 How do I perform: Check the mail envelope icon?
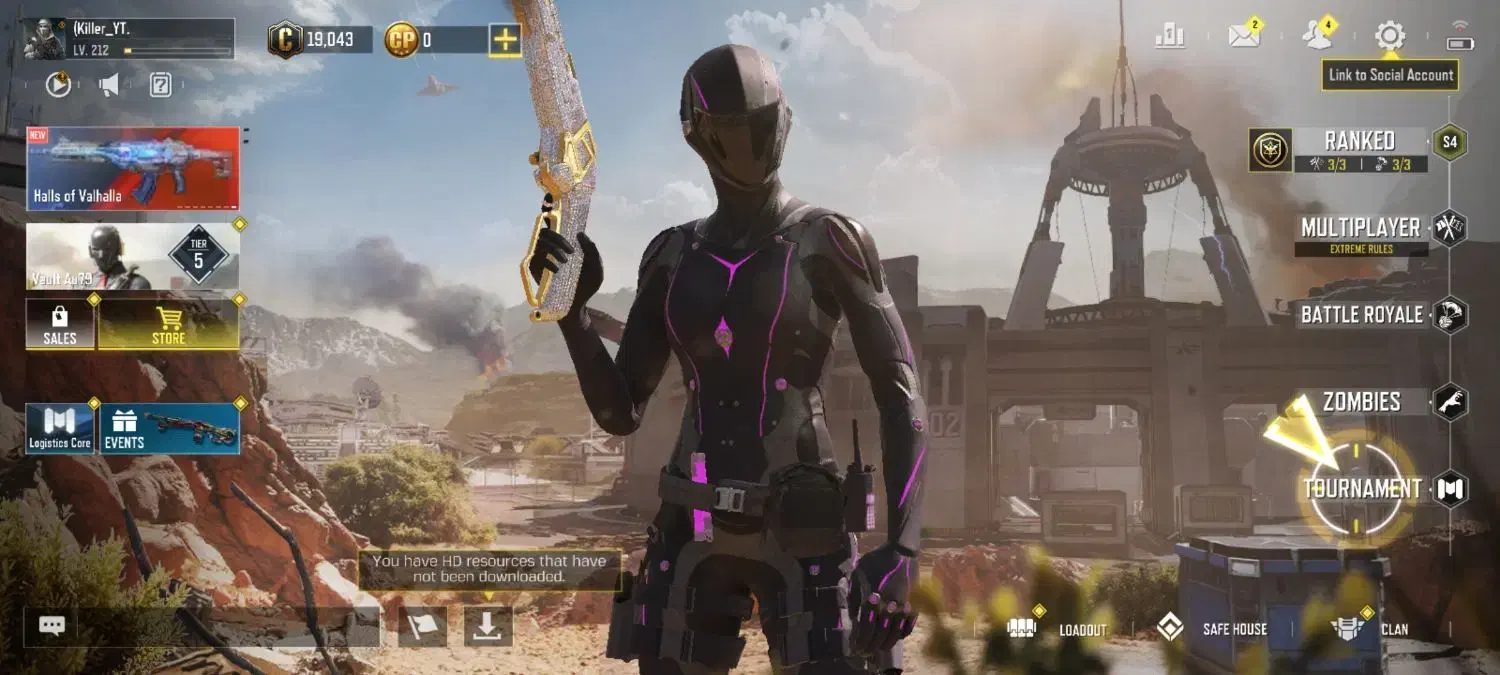coord(1243,37)
